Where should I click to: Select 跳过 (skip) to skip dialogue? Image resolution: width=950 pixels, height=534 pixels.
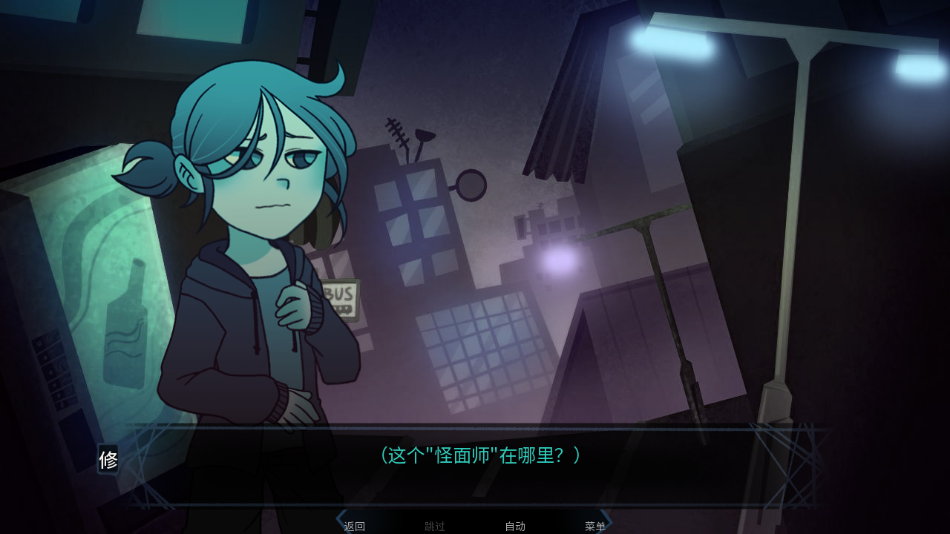click(x=435, y=526)
